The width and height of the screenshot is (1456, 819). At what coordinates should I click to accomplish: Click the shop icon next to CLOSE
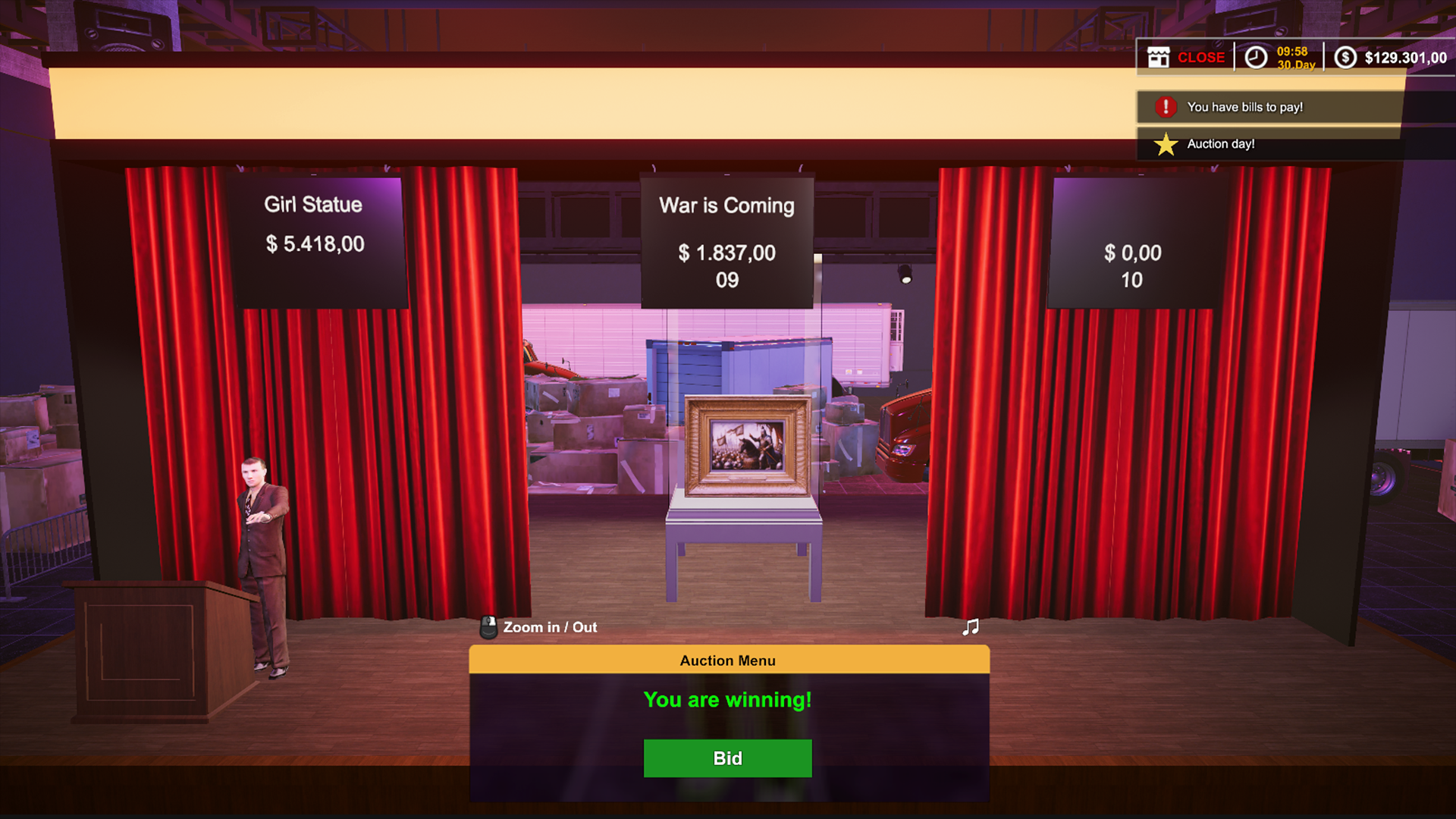tap(1157, 57)
